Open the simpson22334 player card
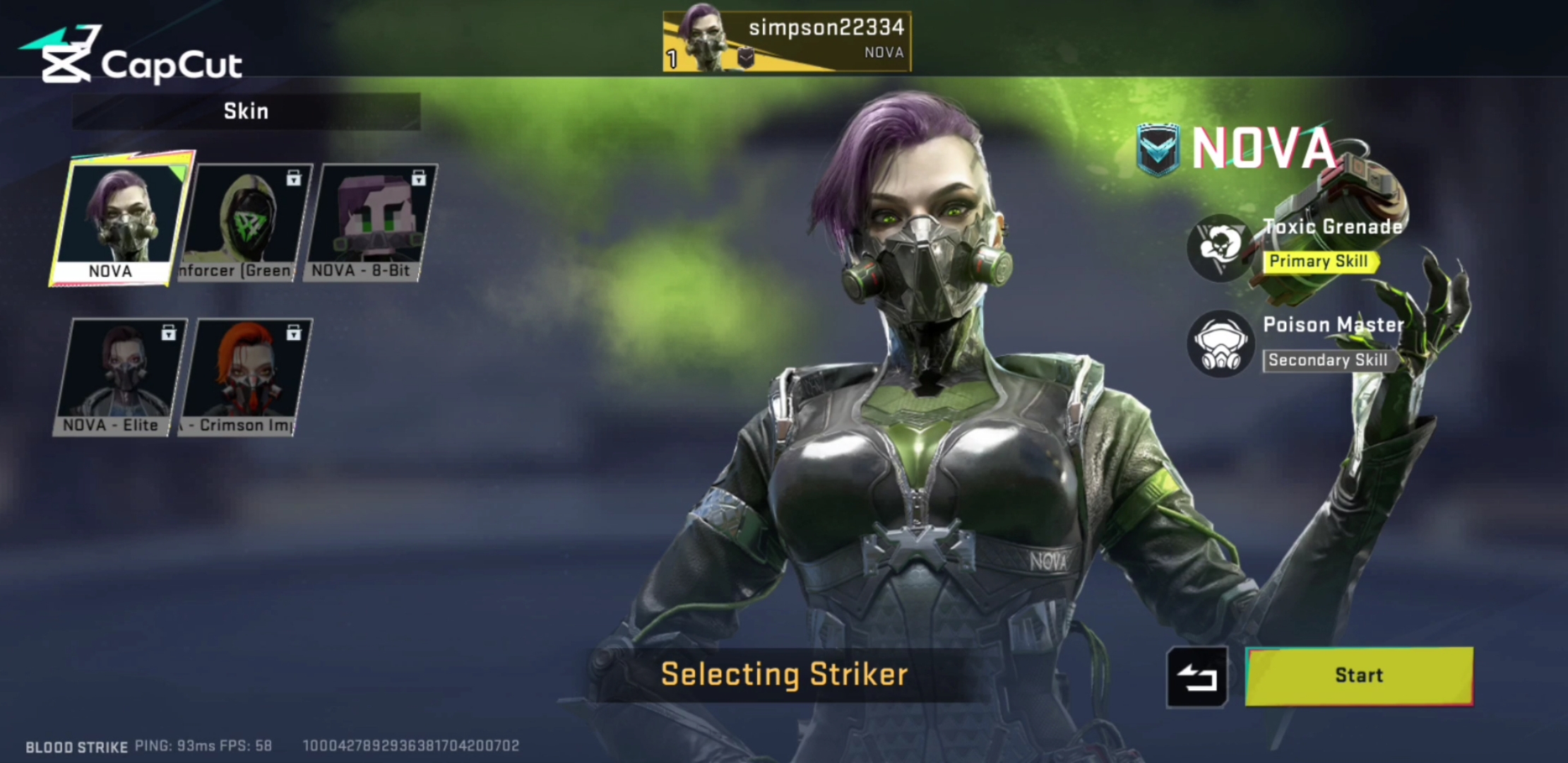 (786, 42)
